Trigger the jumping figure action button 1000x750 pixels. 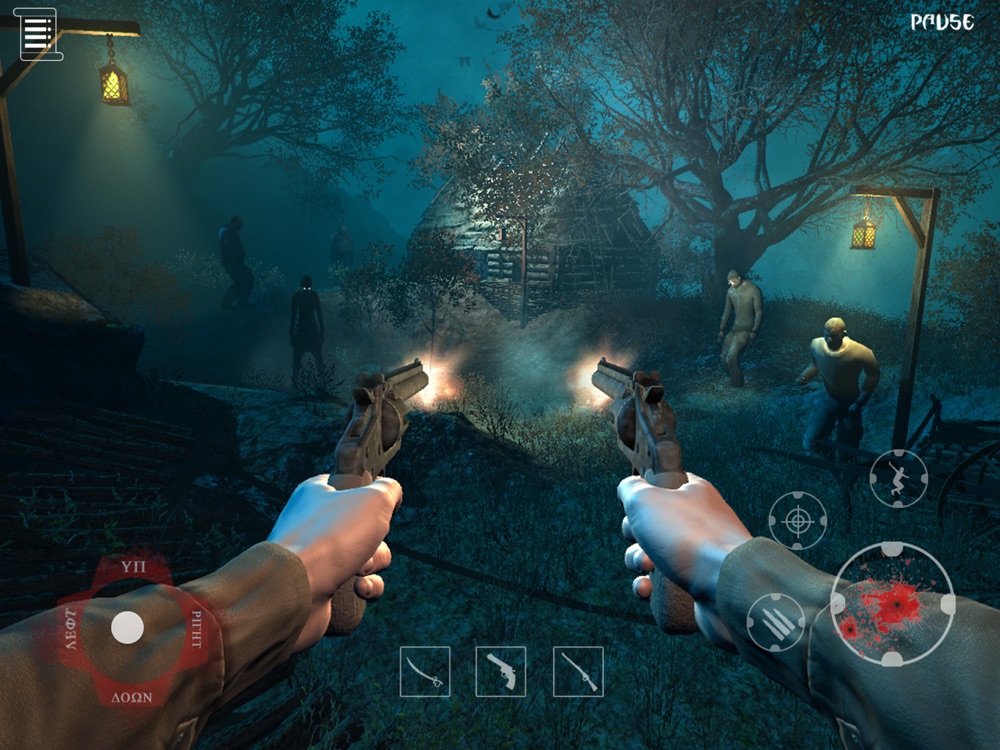(x=898, y=478)
